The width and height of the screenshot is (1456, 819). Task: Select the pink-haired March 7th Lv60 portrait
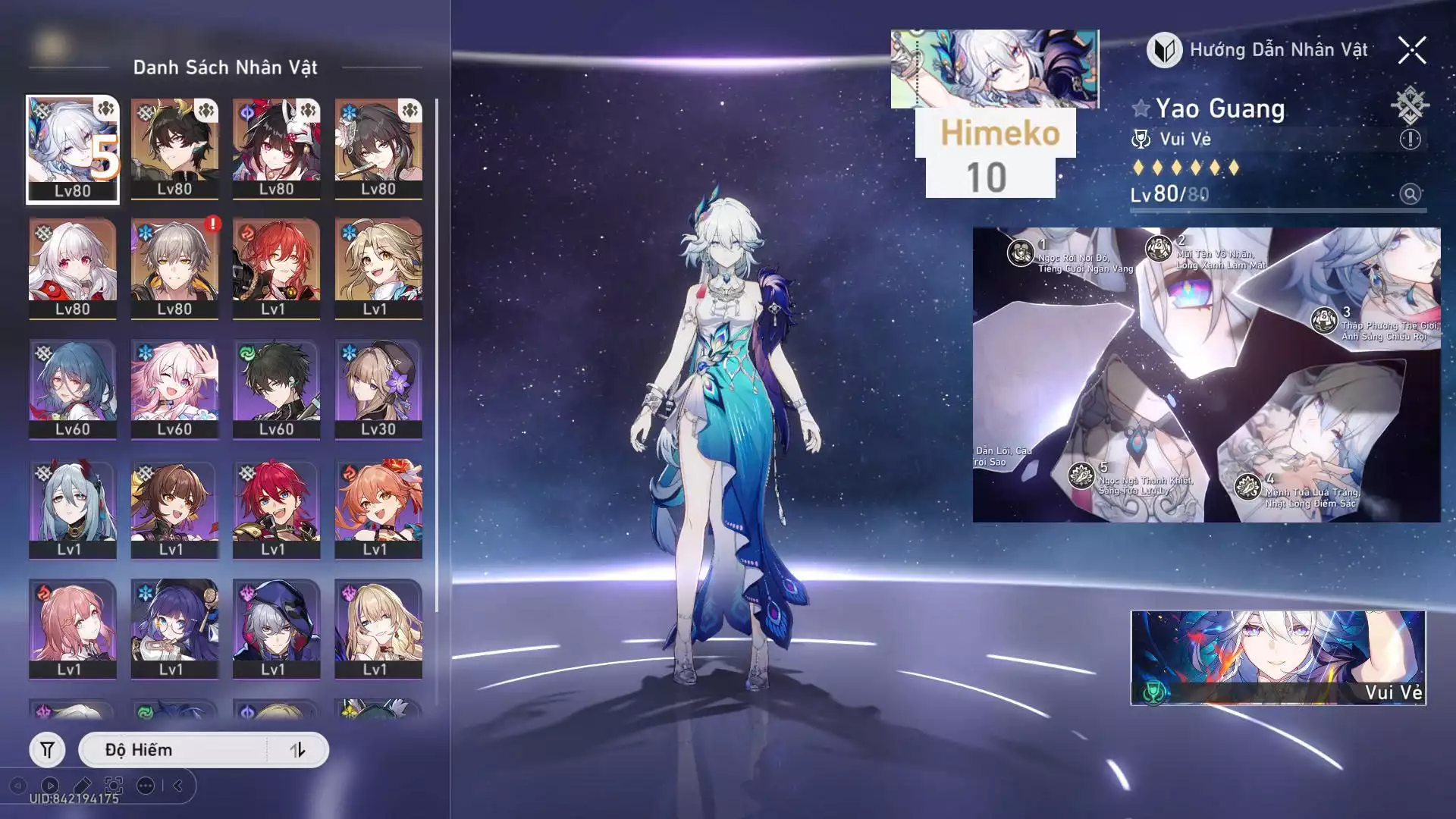tap(174, 388)
